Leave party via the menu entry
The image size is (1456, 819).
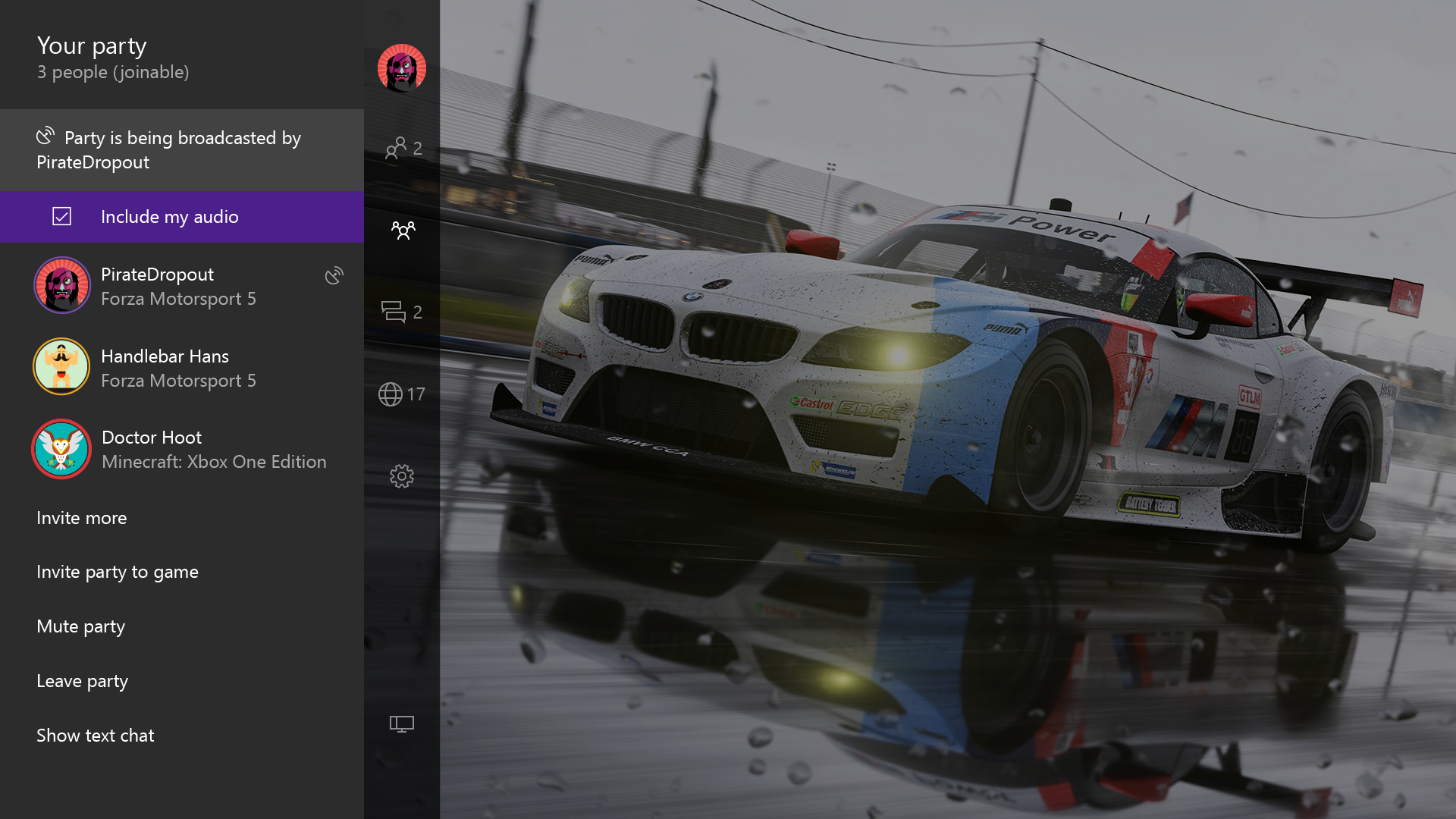[83, 681]
